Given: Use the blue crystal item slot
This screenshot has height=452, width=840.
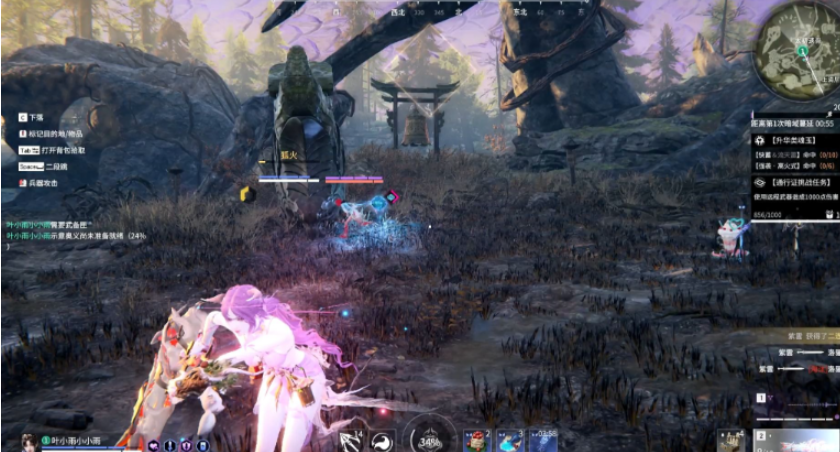Looking at the screenshot, I should 510,441.
